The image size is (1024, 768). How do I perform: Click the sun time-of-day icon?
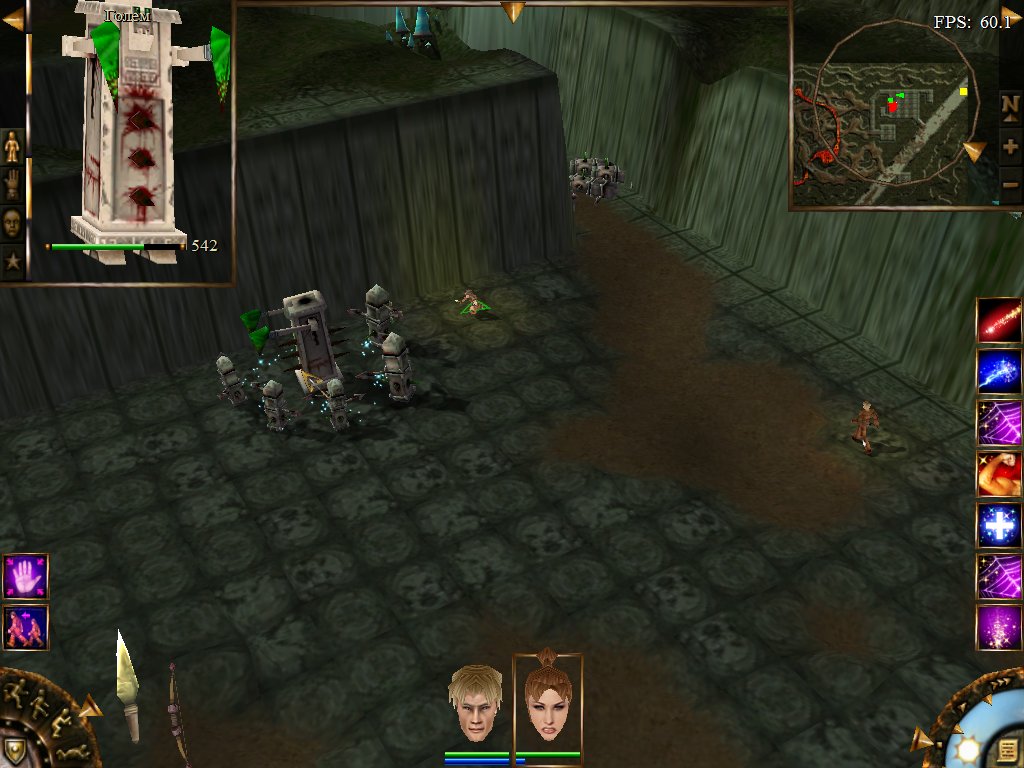click(x=967, y=750)
